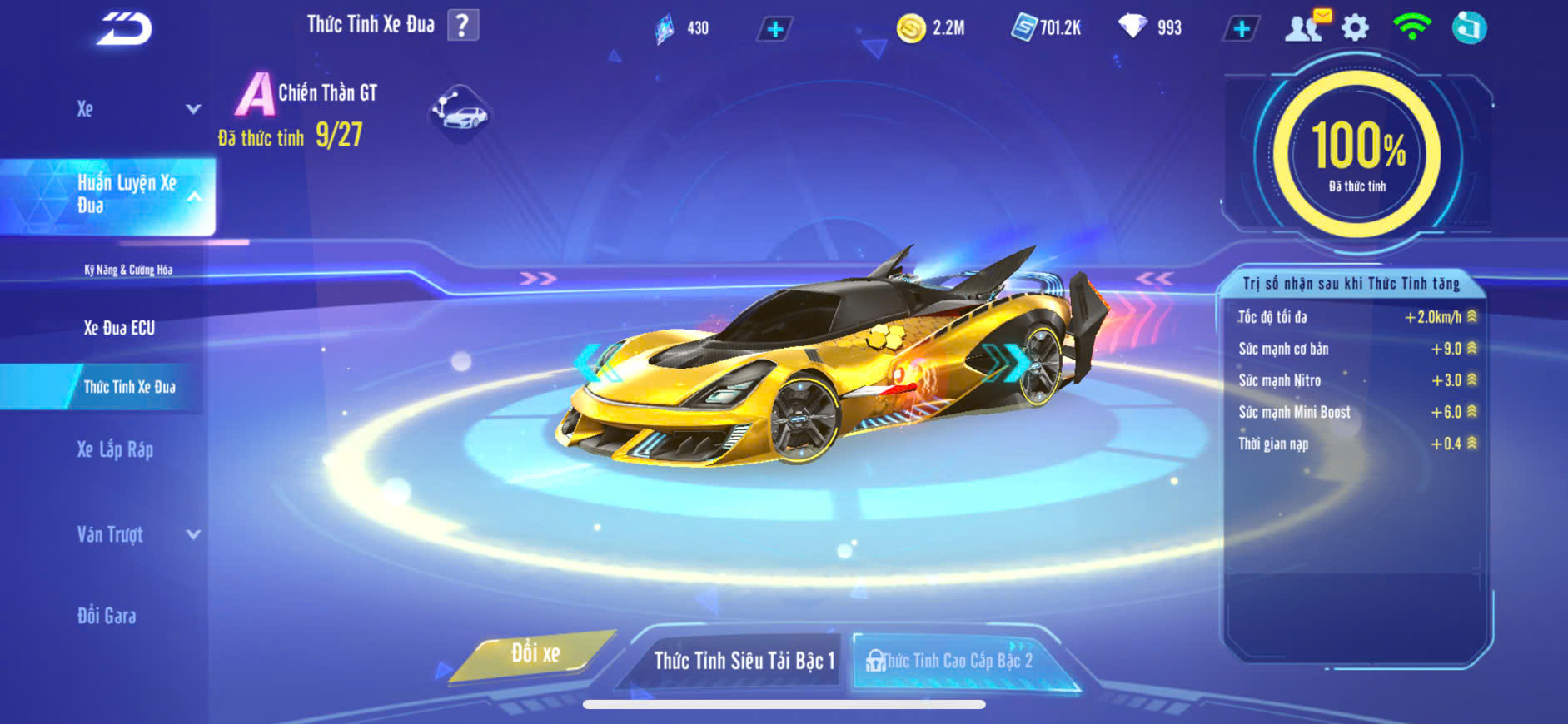Tap the 100% Đã thức tỉnh gauge
Screen dimensions: 1568x724
pos(1357,154)
